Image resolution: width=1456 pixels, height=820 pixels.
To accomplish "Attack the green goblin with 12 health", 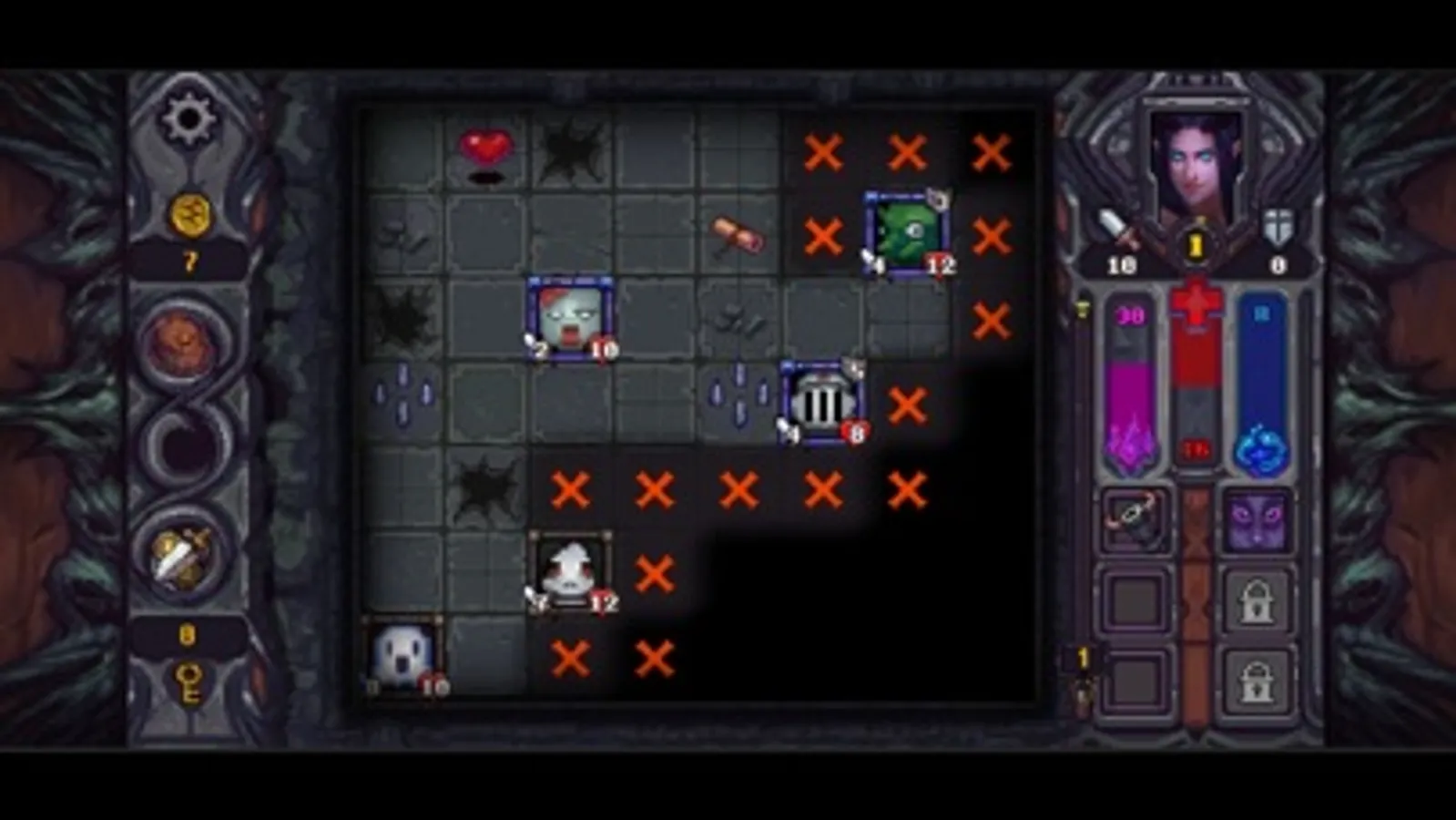I will click(x=905, y=231).
